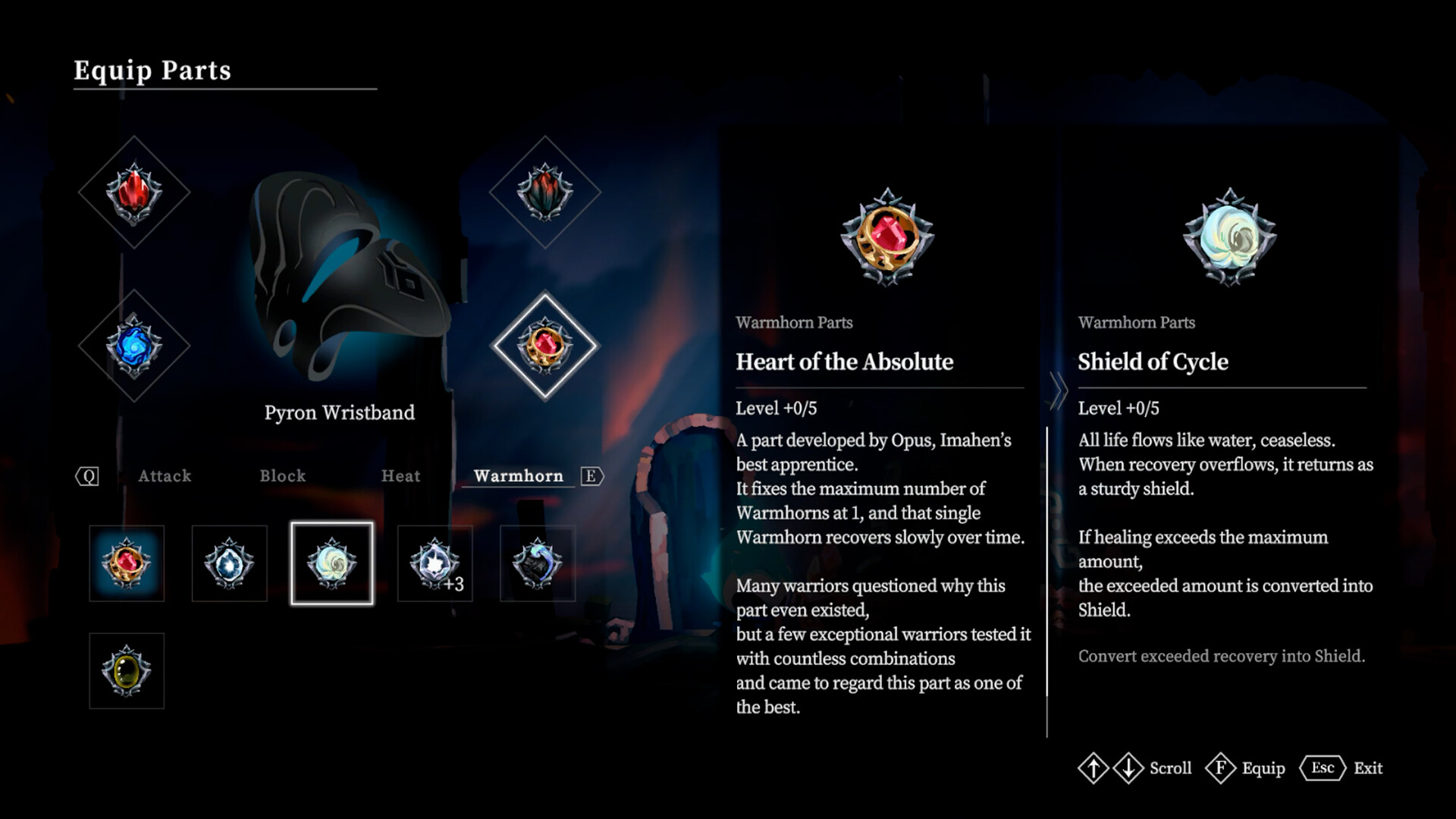Select the Heat category tab
Viewport: 1456px width, 819px height.
coord(400,476)
